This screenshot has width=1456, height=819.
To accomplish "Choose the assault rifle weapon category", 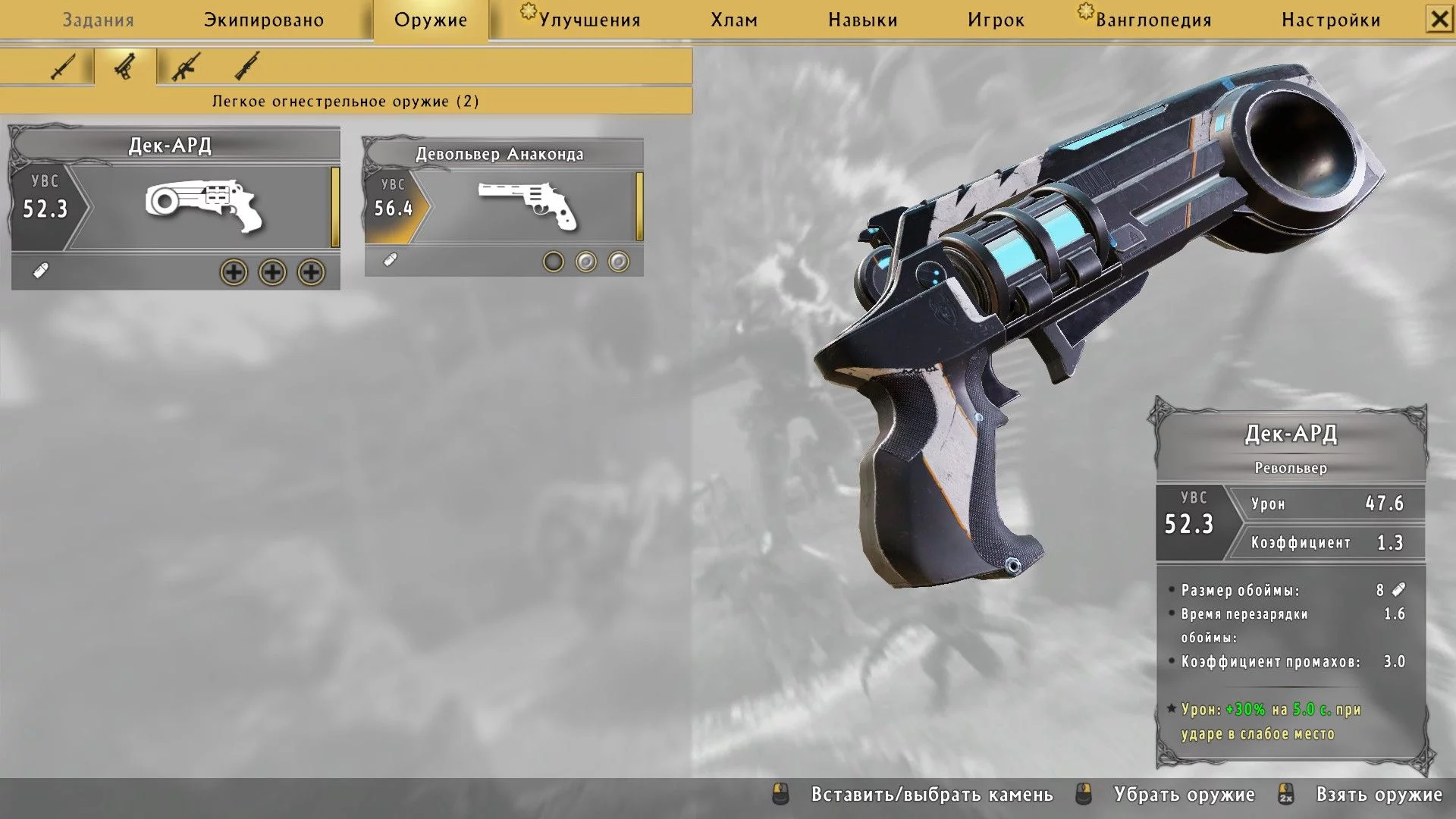I will [186, 67].
